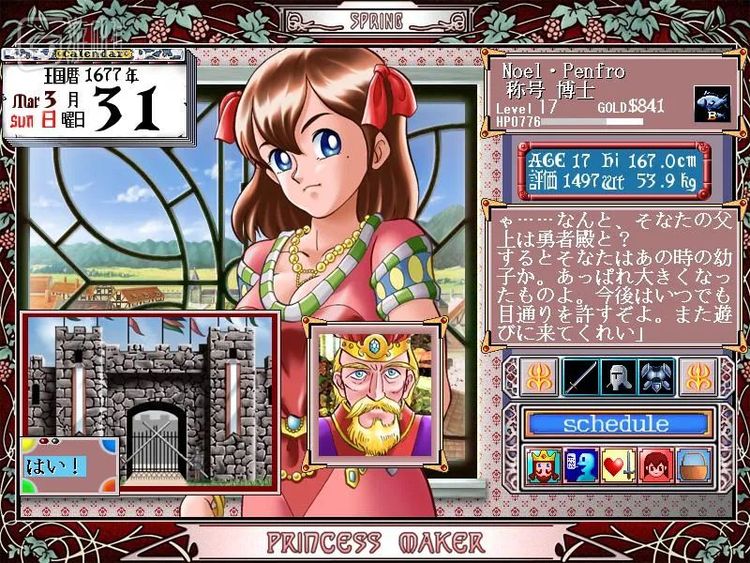
Task: Choose the heart and sword icon
Action: click(x=617, y=467)
